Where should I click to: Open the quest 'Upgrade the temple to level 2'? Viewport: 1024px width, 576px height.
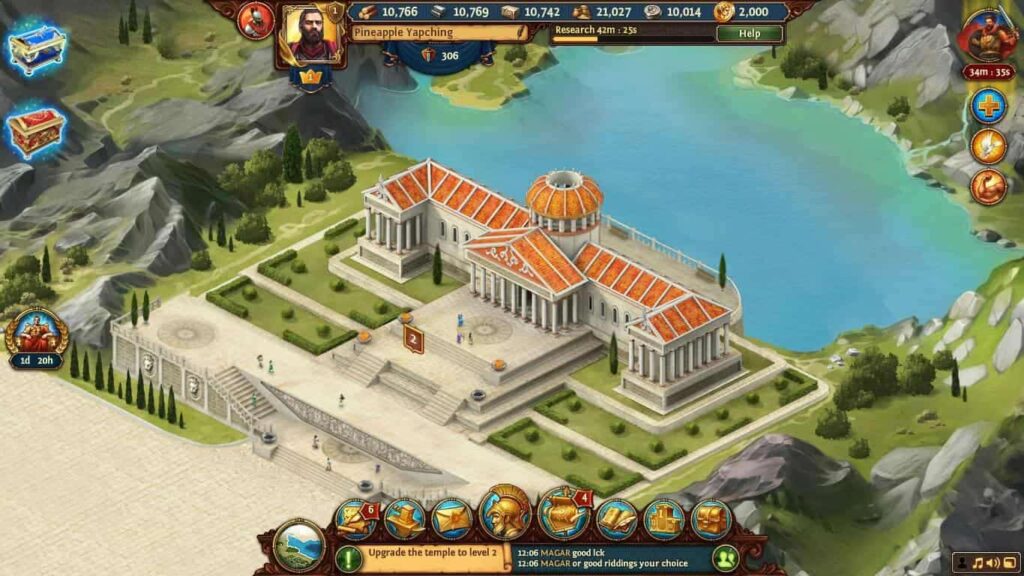point(431,559)
